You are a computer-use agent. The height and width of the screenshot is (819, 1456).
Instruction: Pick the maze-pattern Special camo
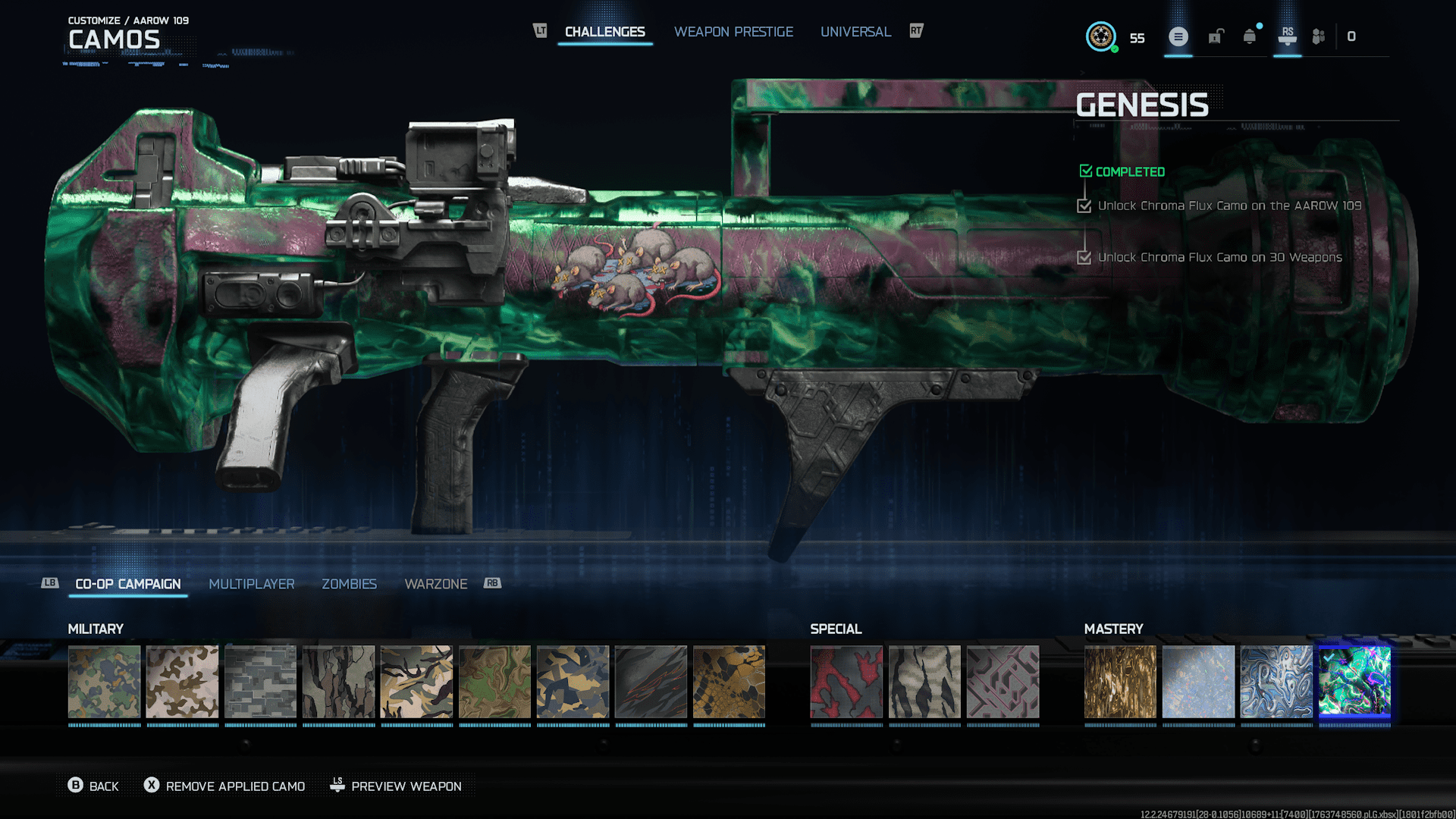pos(1003,682)
